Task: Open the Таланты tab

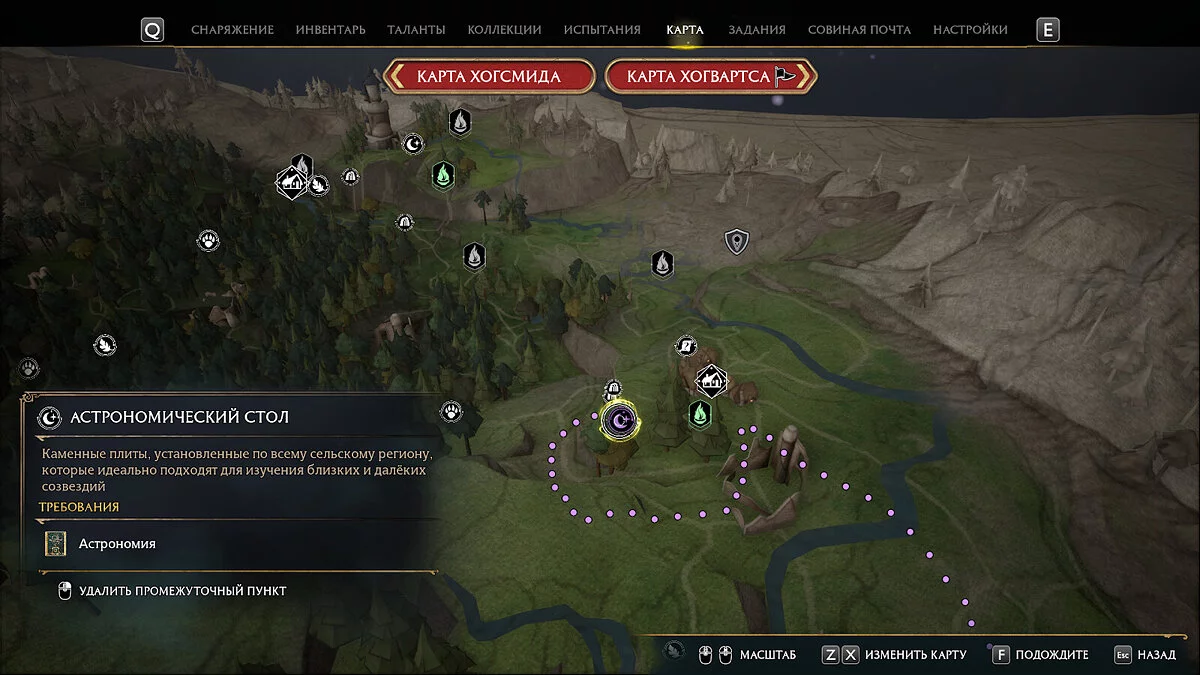Action: click(416, 30)
